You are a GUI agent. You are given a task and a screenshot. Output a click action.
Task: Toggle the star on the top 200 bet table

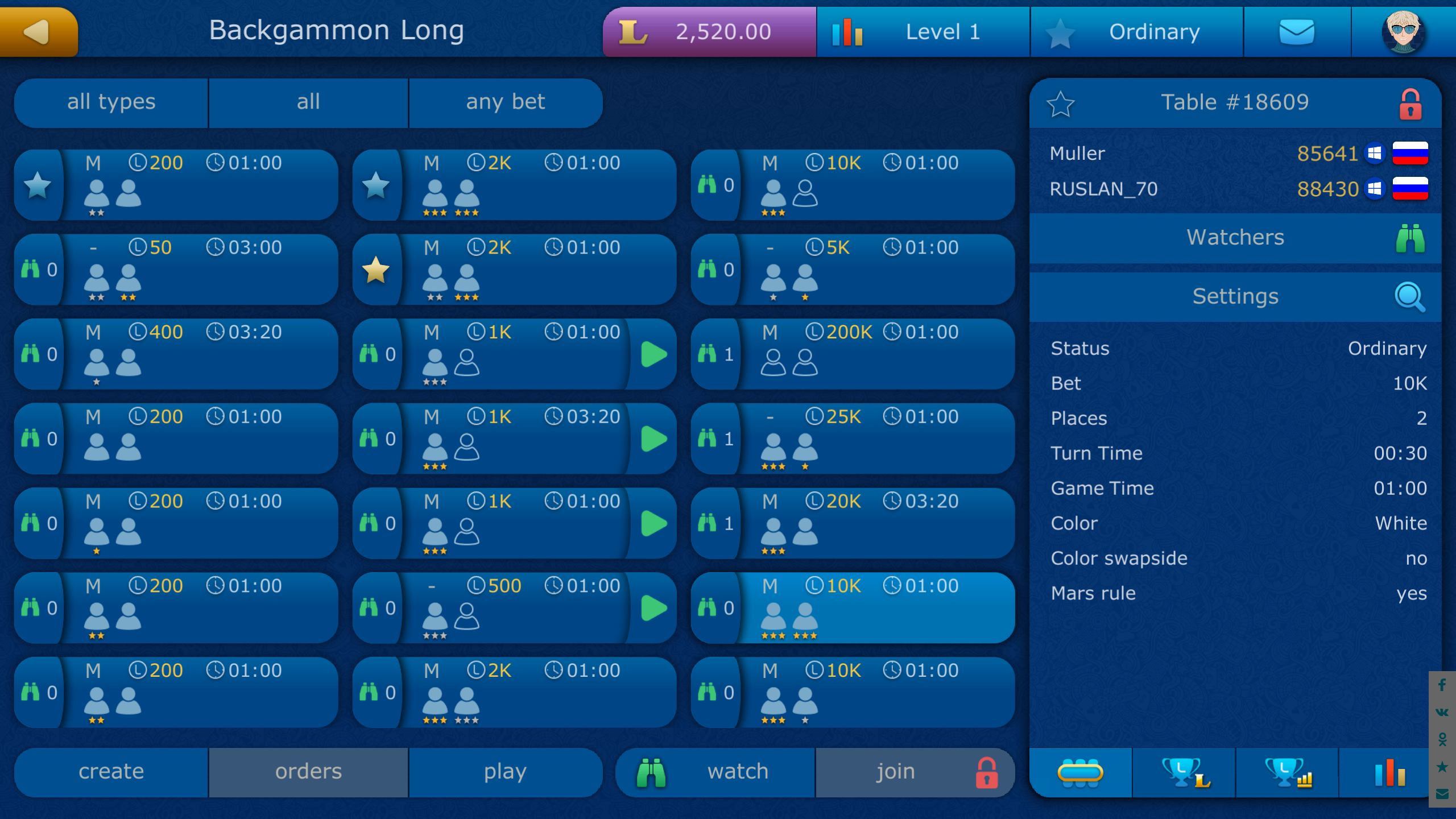coord(38,184)
